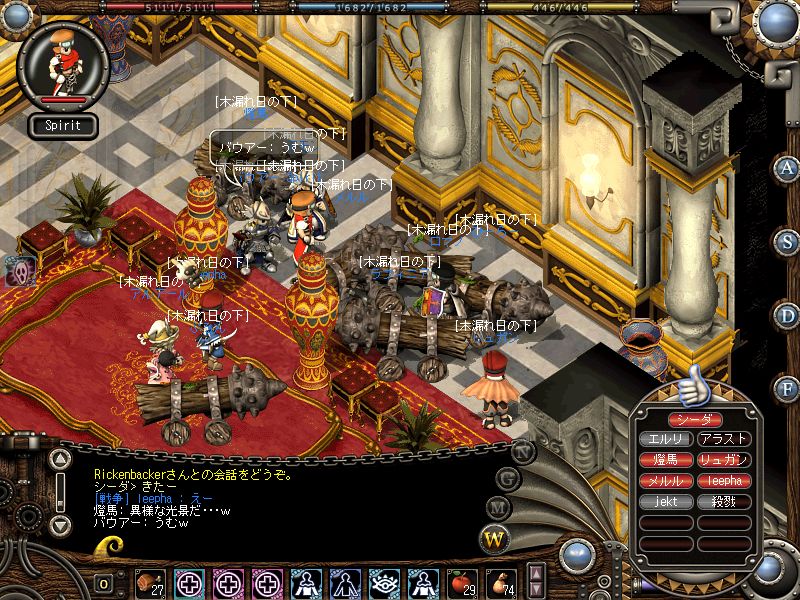Pick party member アラスト from the list
Viewport: 800px width, 600px height.
(x=726, y=439)
